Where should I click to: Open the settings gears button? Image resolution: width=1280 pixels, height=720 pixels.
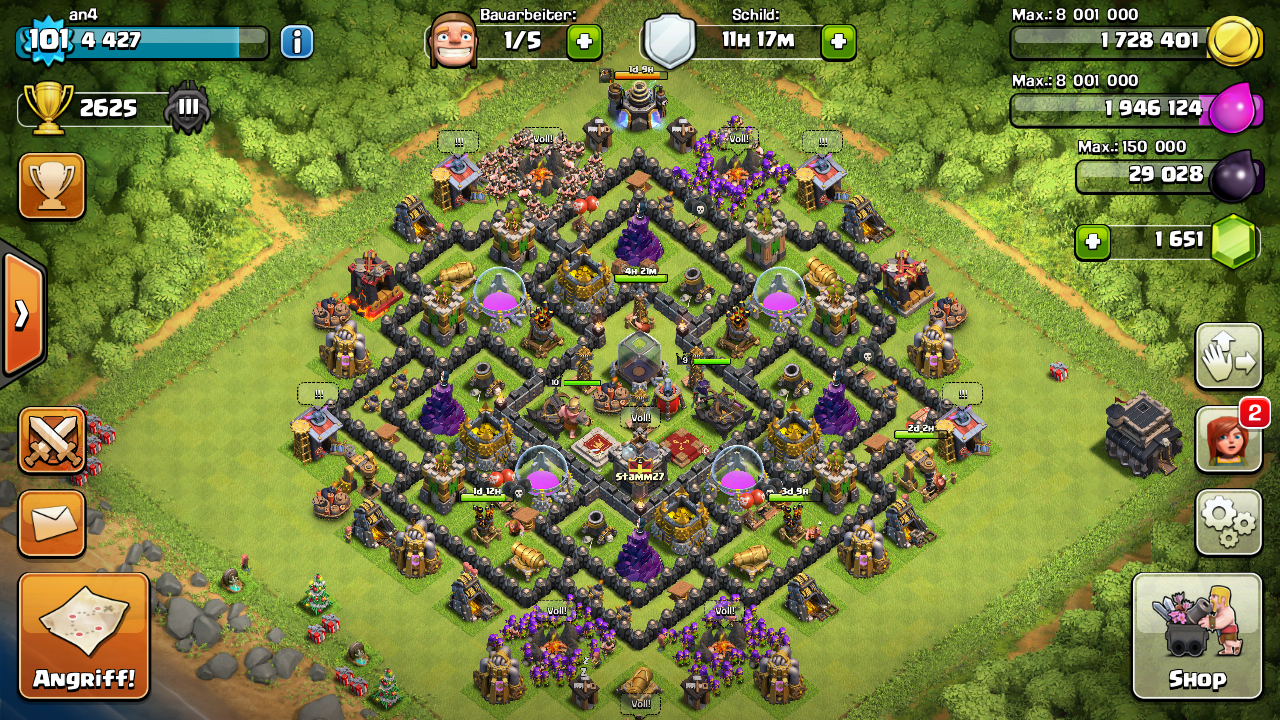tap(1228, 521)
